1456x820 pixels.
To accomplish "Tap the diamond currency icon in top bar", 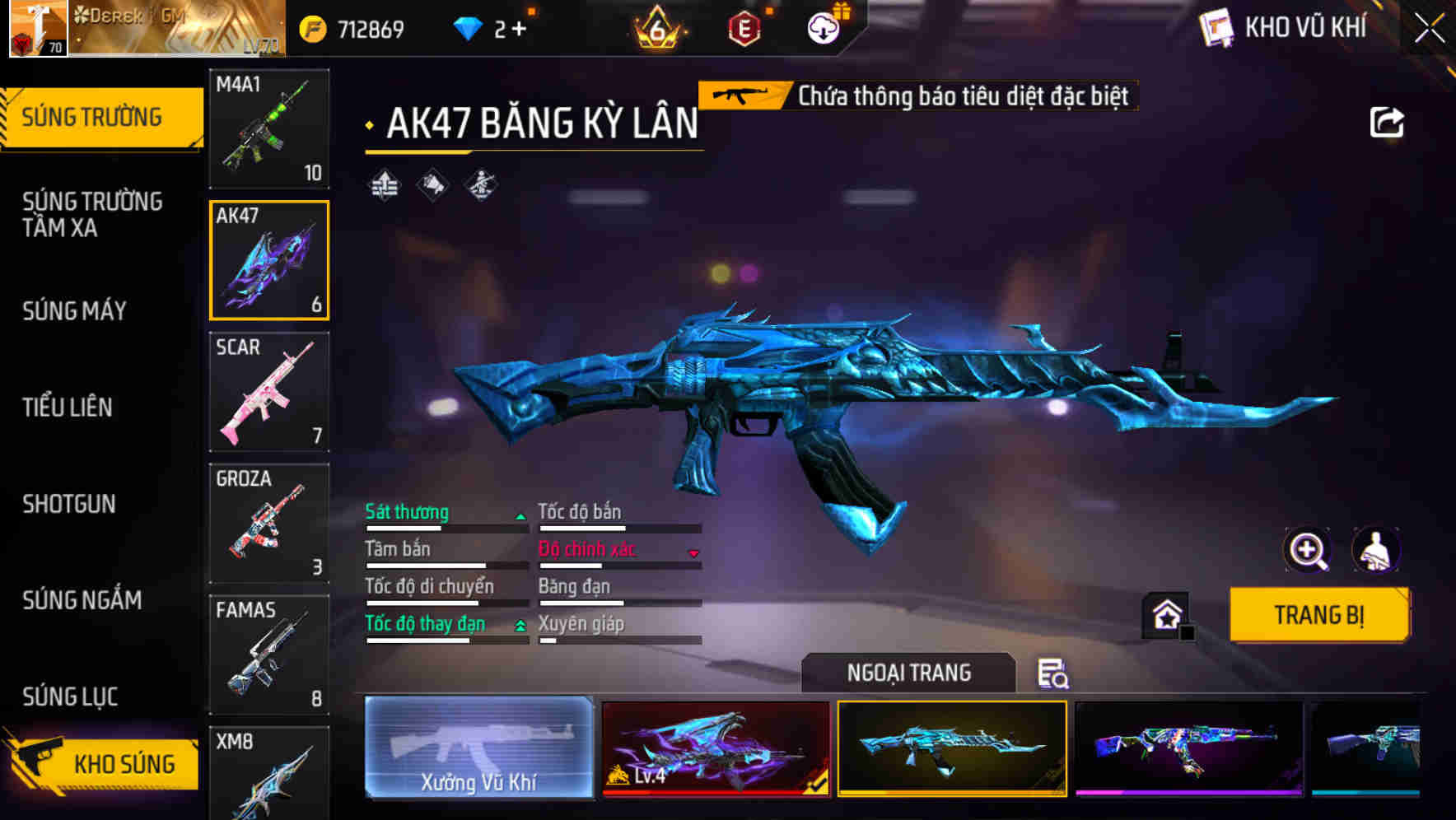I will click(469, 26).
